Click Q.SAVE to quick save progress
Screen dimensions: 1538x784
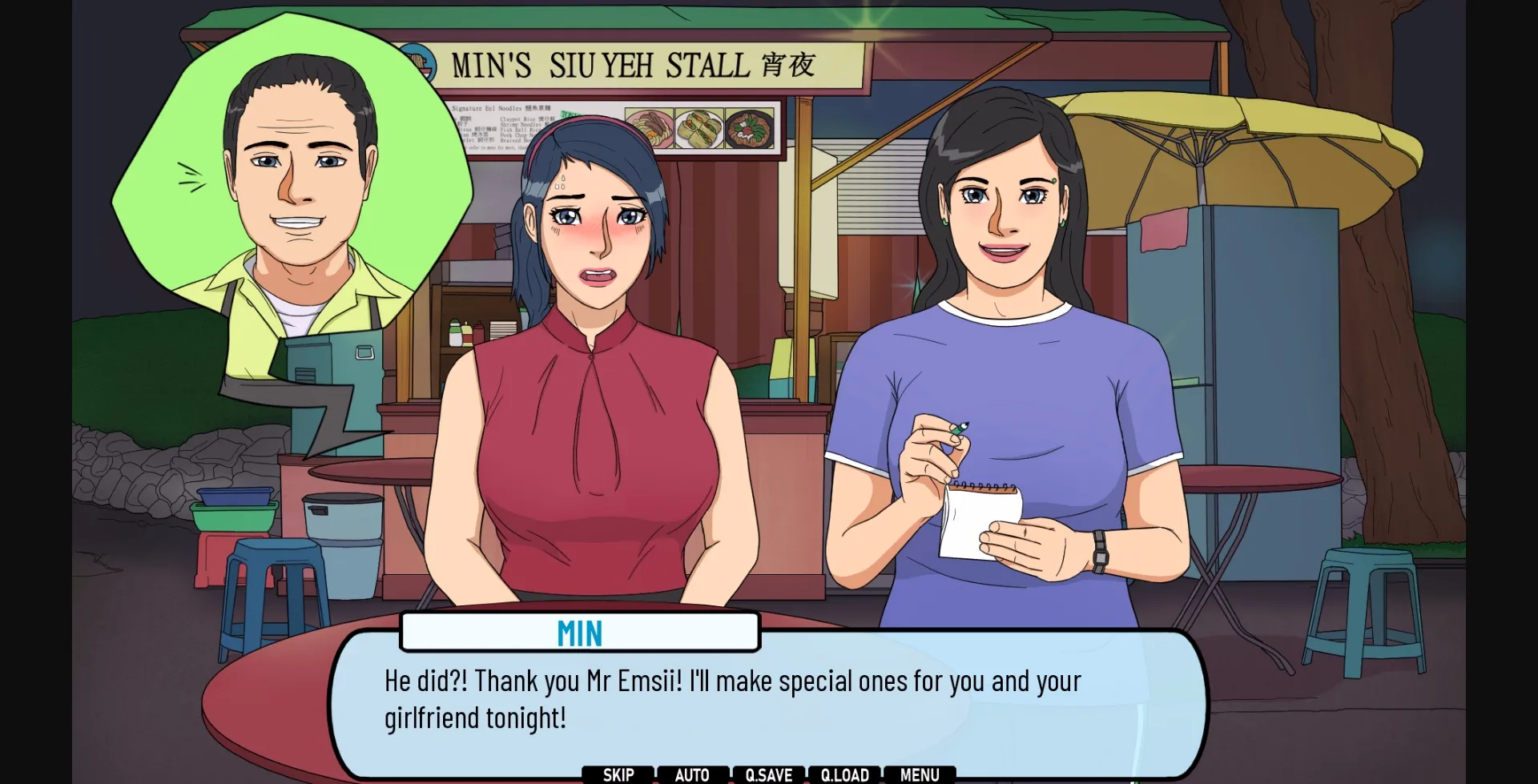(x=767, y=774)
